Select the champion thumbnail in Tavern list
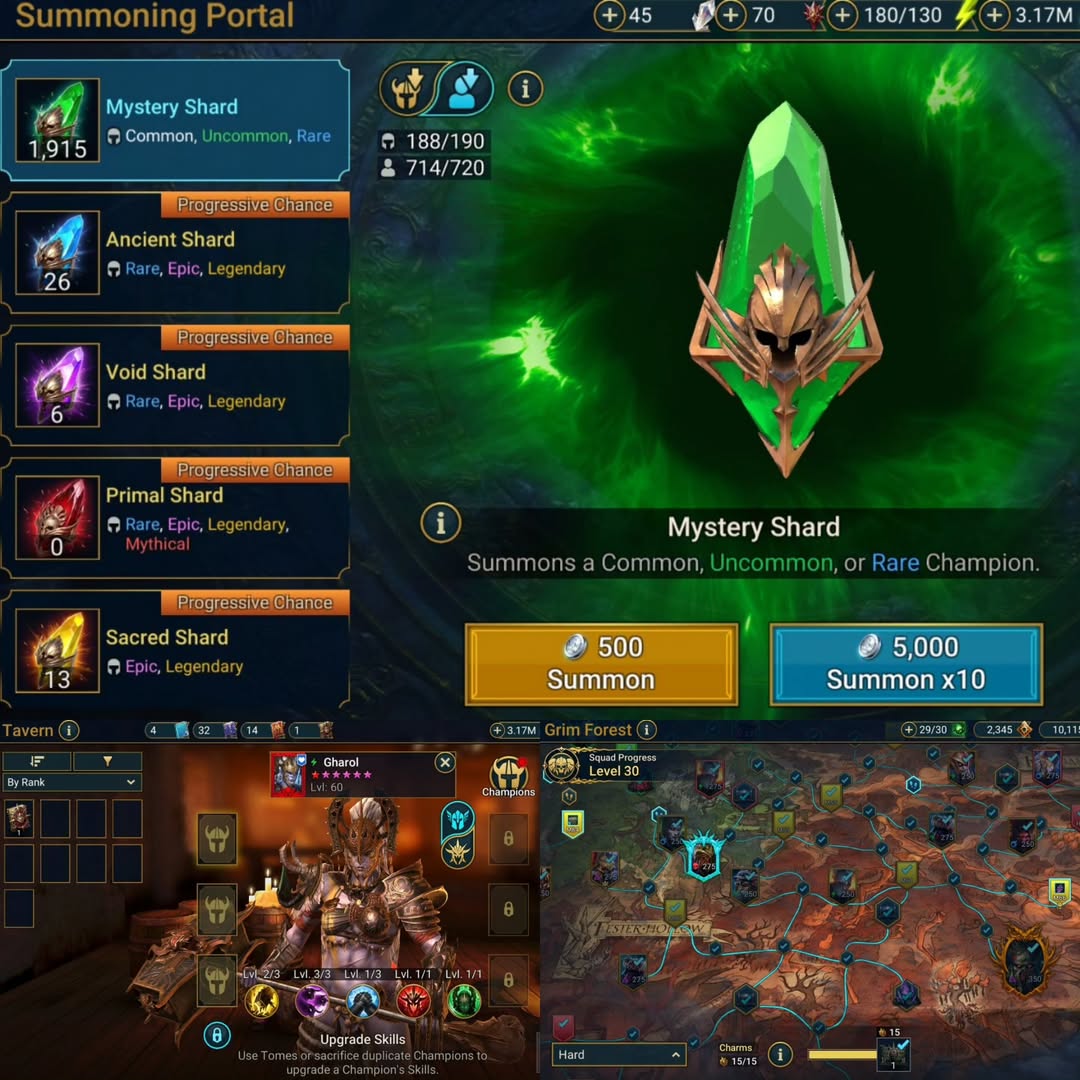This screenshot has height=1080, width=1080. 20,818
